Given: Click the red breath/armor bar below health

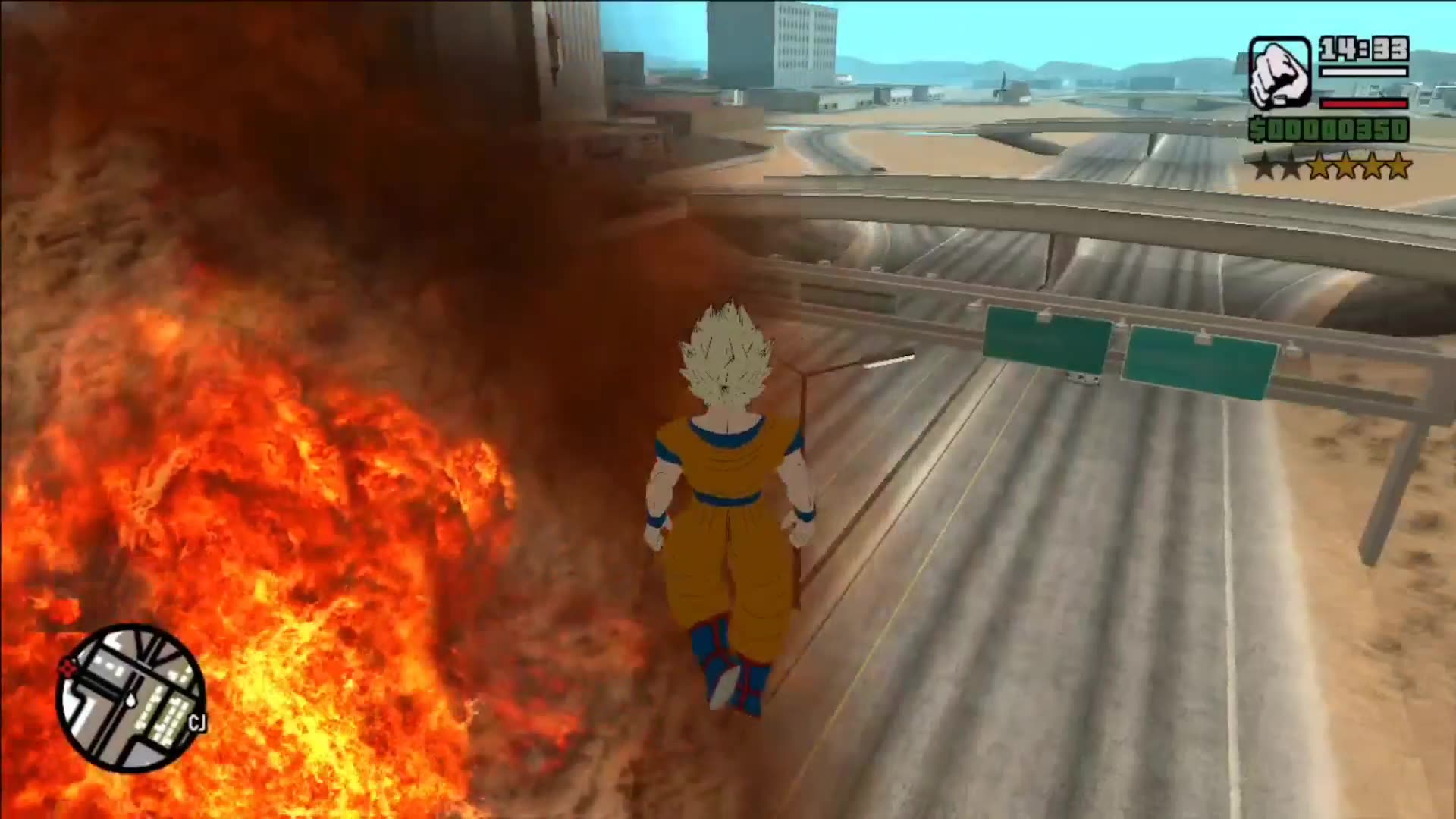Looking at the screenshot, I should coord(1365,105).
